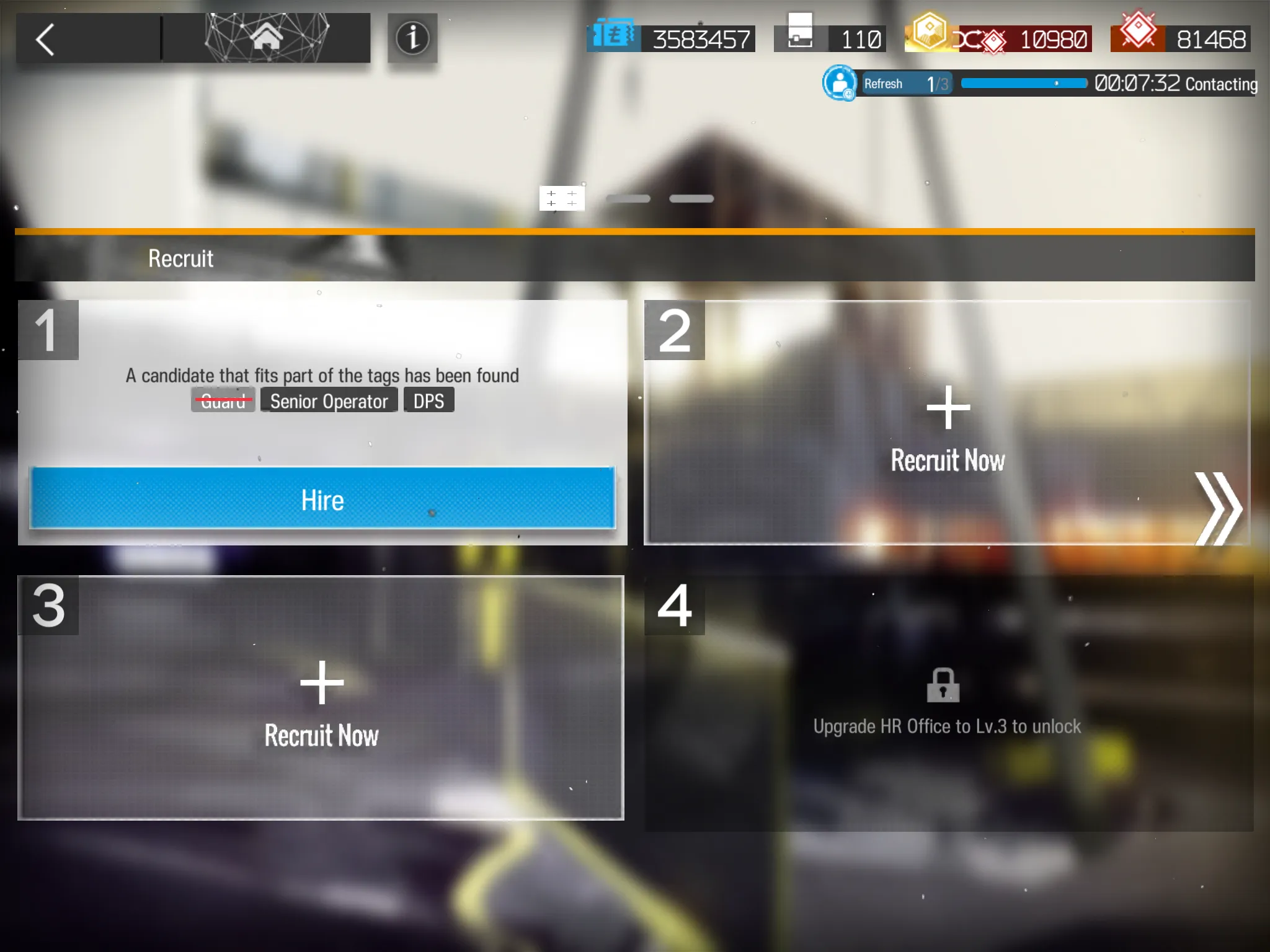Open the Orundum currency exchange

pyautogui.click(x=998, y=38)
